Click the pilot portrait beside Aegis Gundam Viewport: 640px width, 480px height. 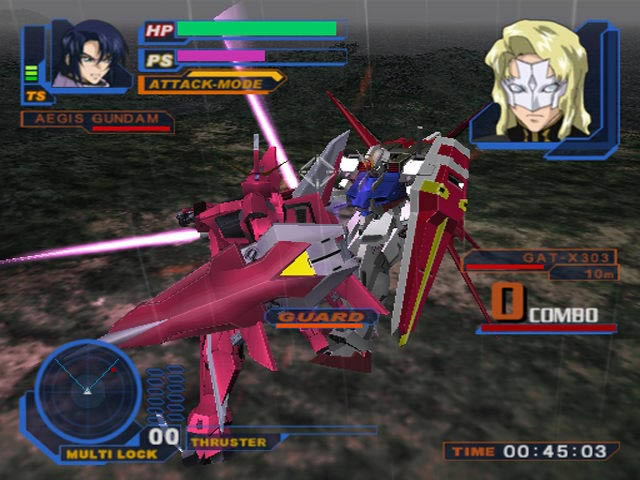click(x=91, y=55)
